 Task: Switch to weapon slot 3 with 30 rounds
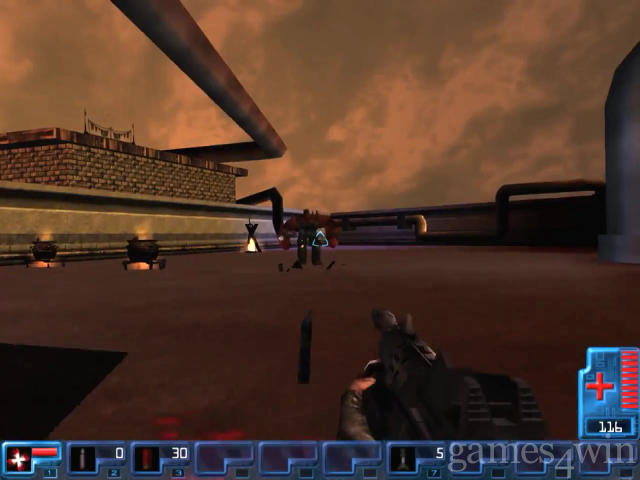coord(159,459)
